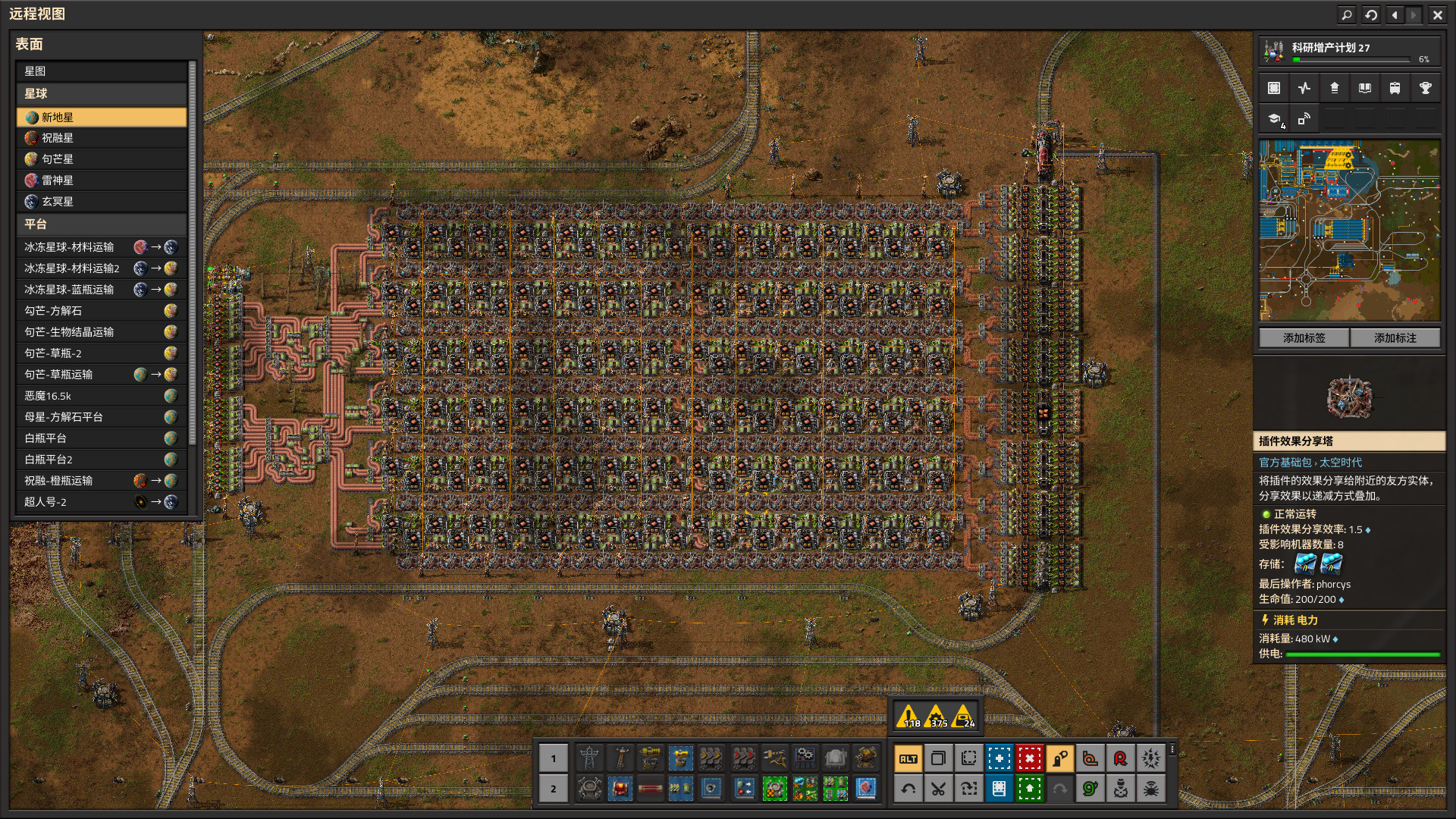Select the scissors cut tool
This screenshot has height=819, width=1456.
click(x=938, y=789)
